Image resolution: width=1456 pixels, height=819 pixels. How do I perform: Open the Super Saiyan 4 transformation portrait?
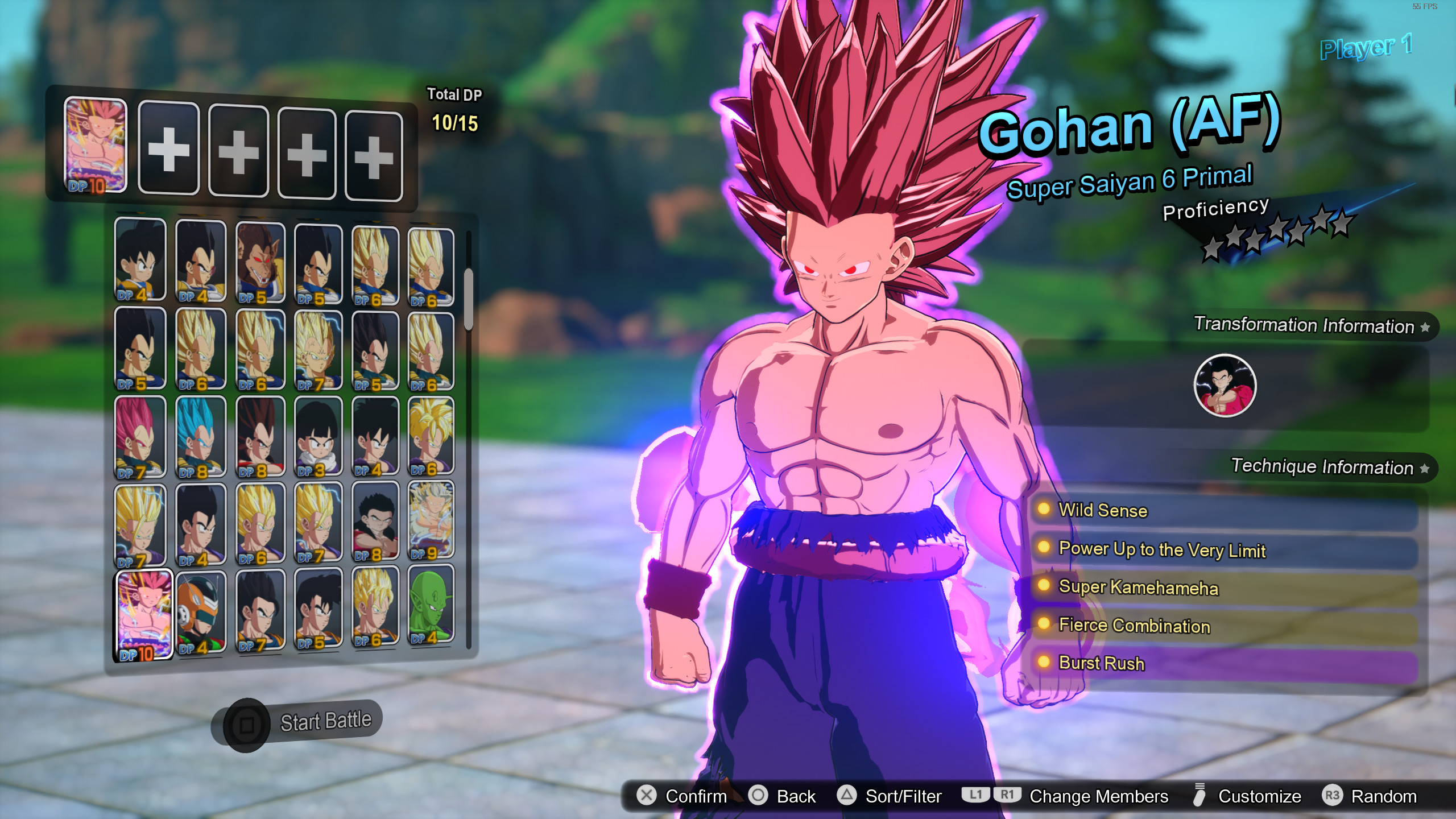1225,386
